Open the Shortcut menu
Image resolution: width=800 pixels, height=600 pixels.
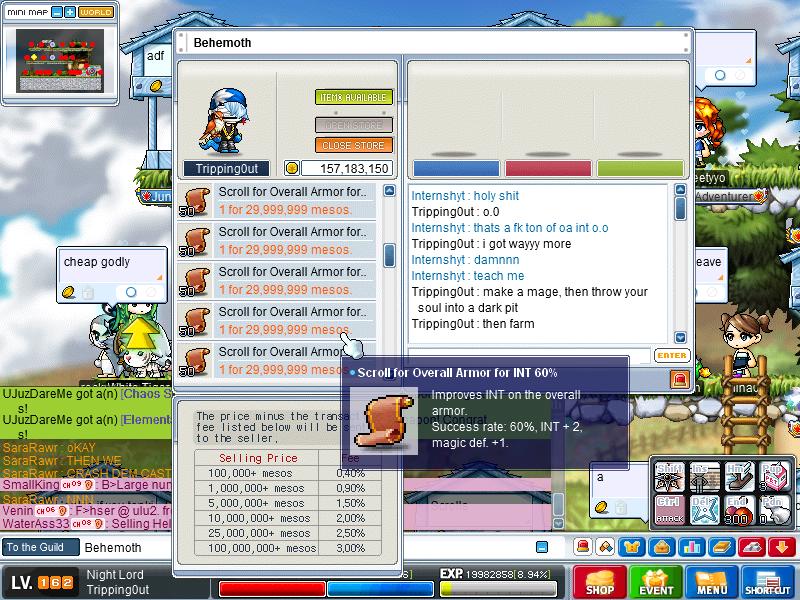pyautogui.click(x=768, y=581)
